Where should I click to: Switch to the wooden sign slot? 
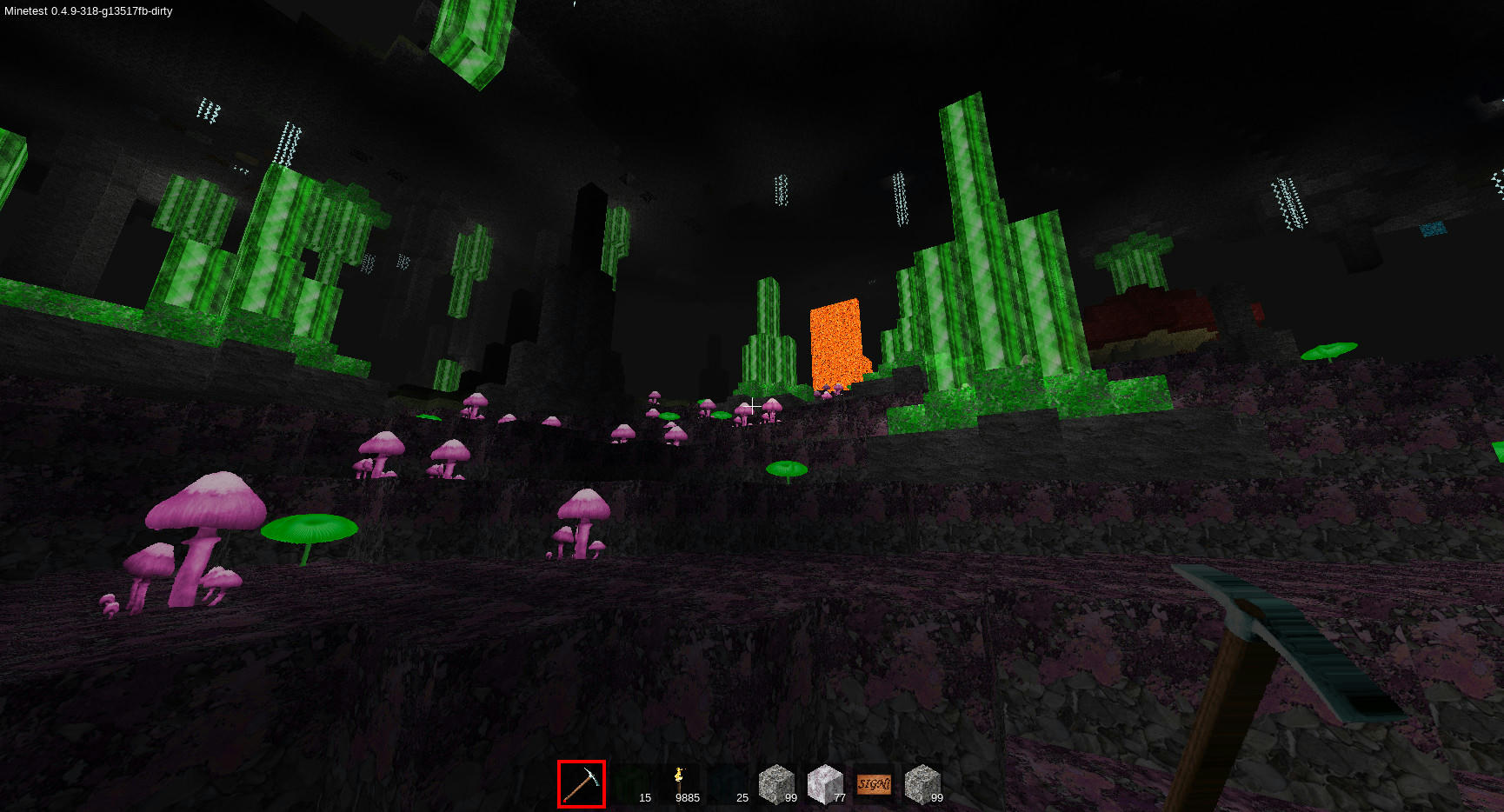(874, 784)
